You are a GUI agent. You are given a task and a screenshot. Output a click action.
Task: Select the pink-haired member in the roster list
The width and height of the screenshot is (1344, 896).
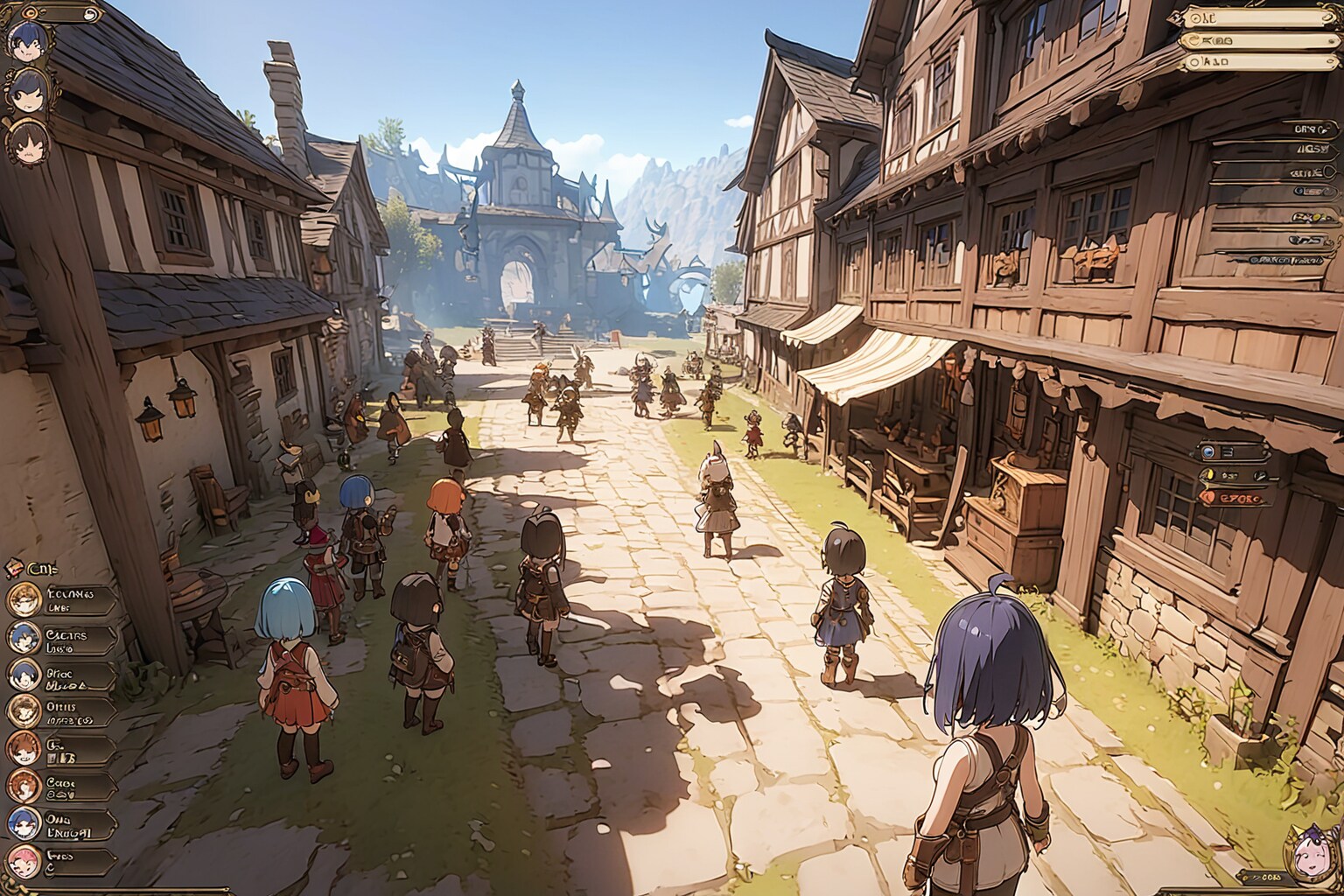24,861
